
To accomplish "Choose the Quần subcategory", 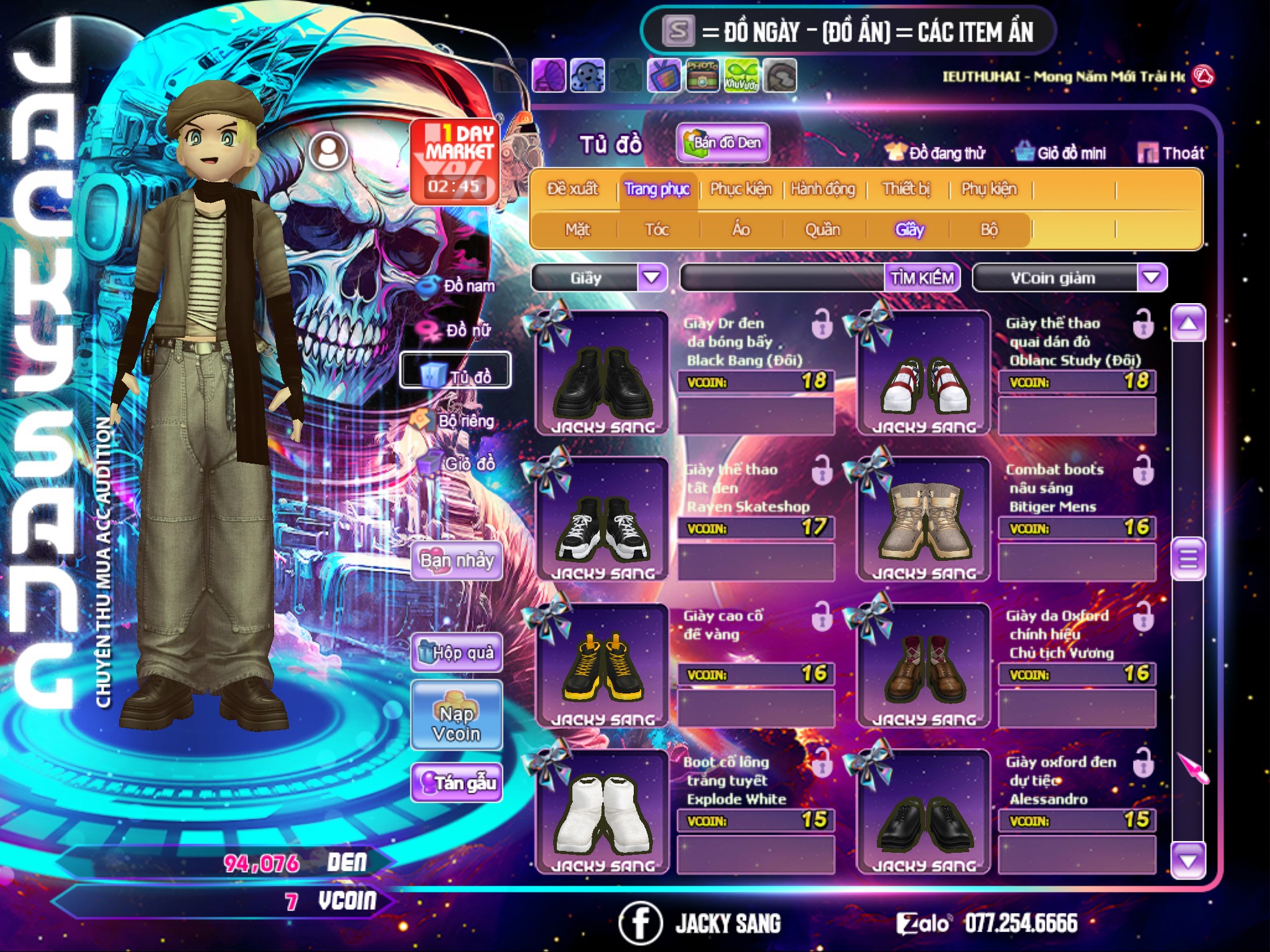I will pyautogui.click(x=822, y=230).
